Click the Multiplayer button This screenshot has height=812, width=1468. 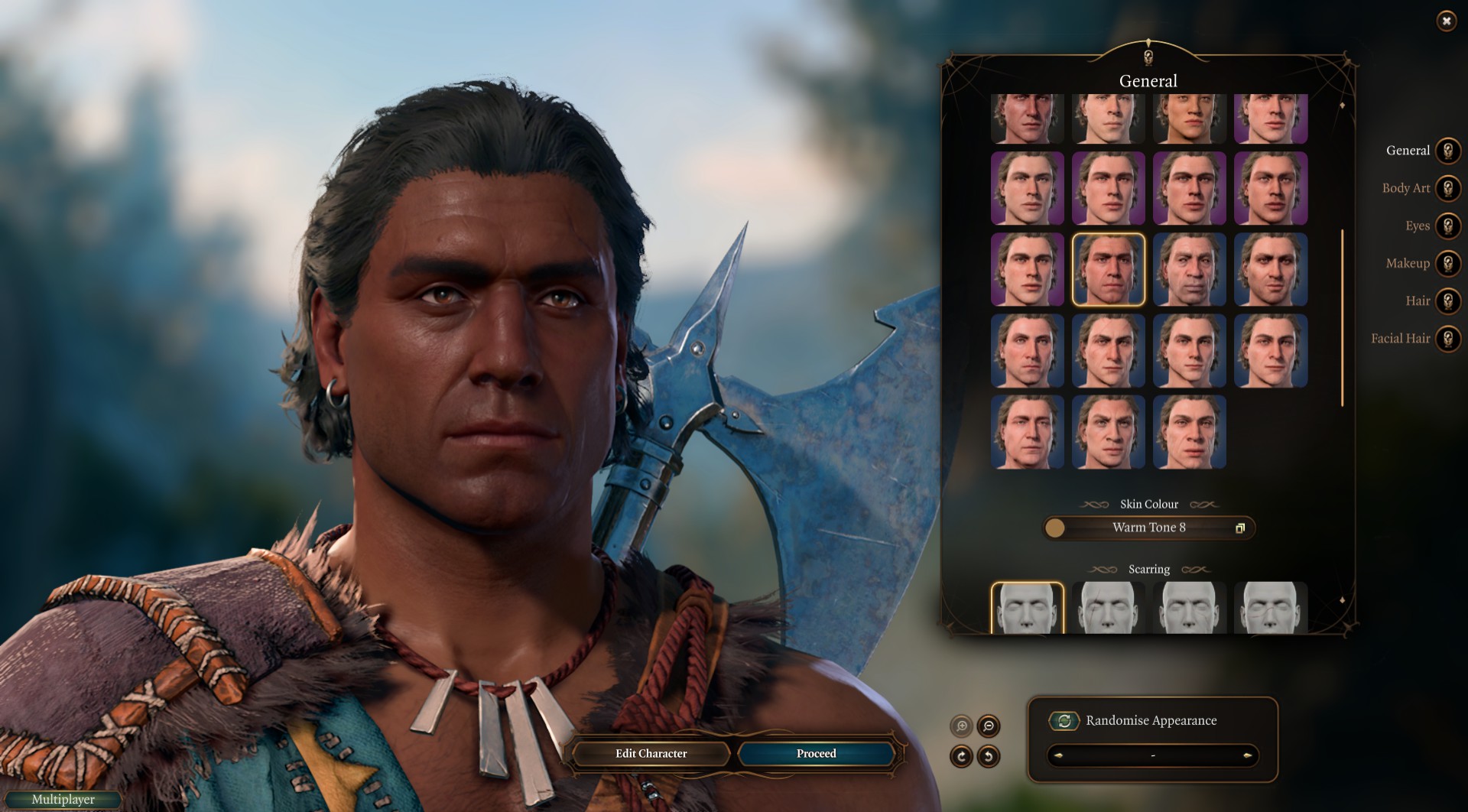[x=63, y=800]
